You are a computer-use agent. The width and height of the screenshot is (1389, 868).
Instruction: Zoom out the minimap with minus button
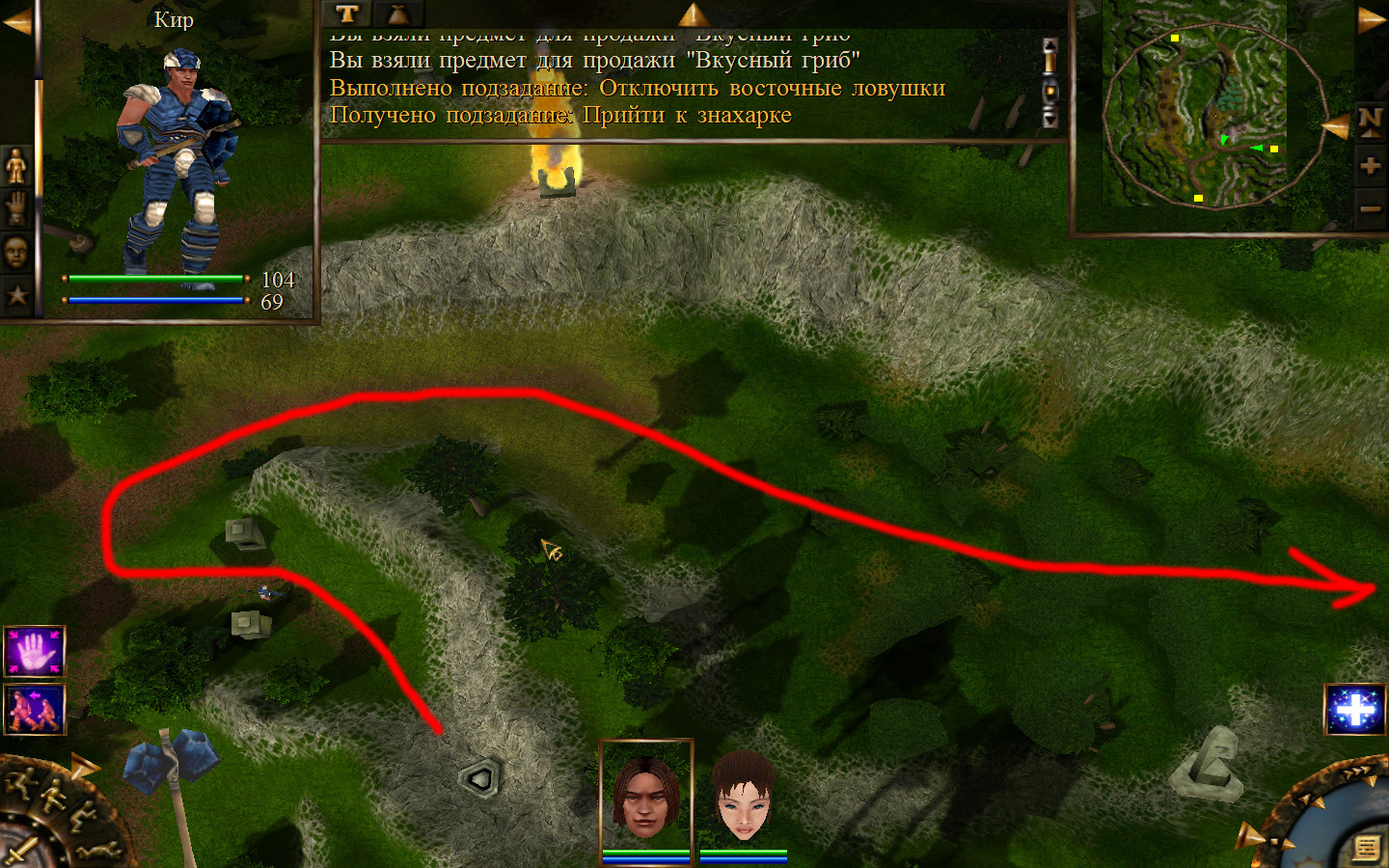point(1370,207)
